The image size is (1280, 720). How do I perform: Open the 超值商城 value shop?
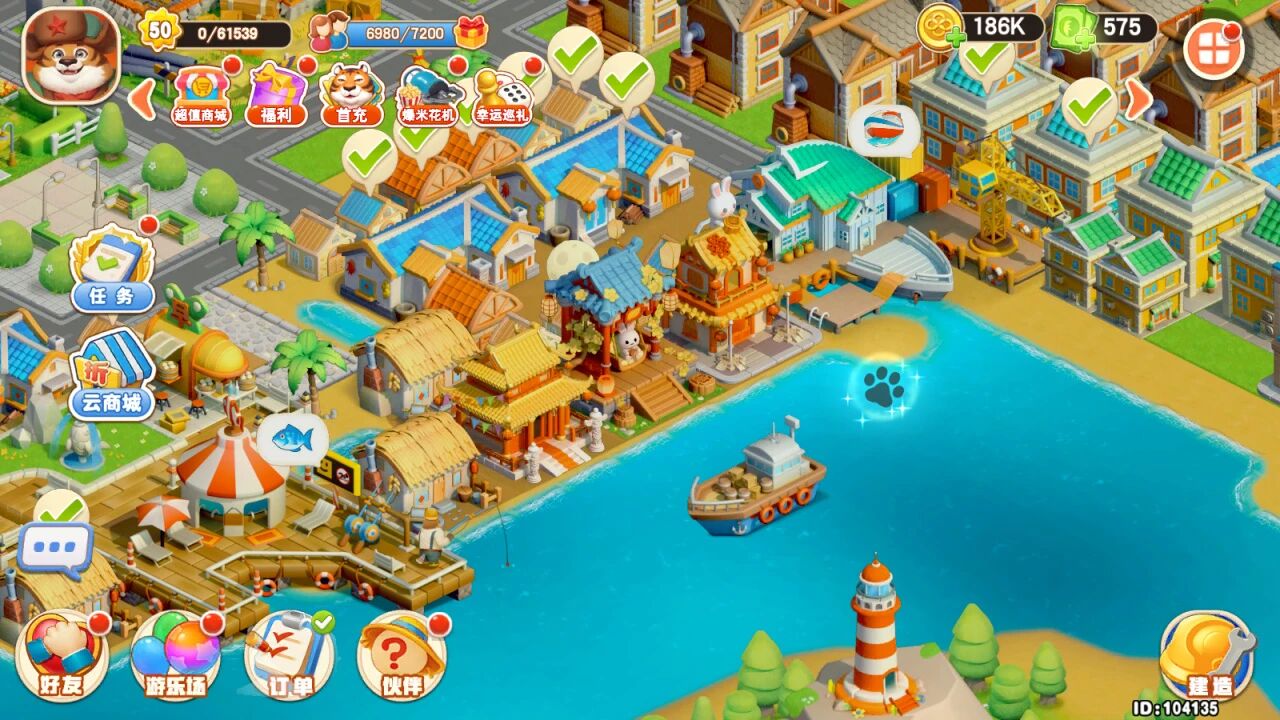201,93
